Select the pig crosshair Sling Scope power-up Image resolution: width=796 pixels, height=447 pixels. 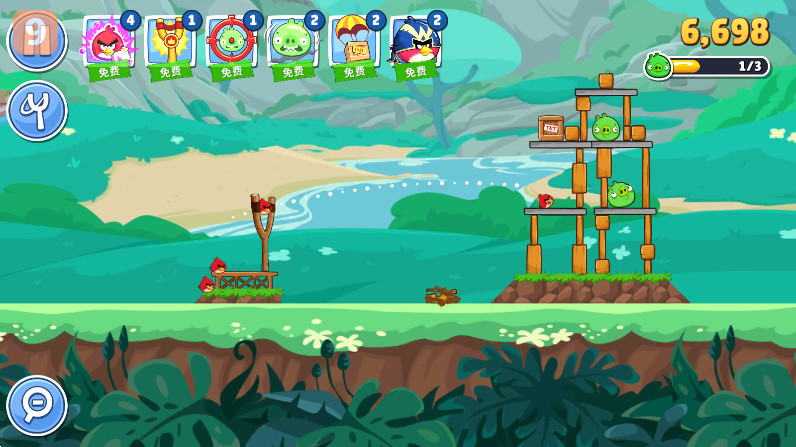click(231, 43)
